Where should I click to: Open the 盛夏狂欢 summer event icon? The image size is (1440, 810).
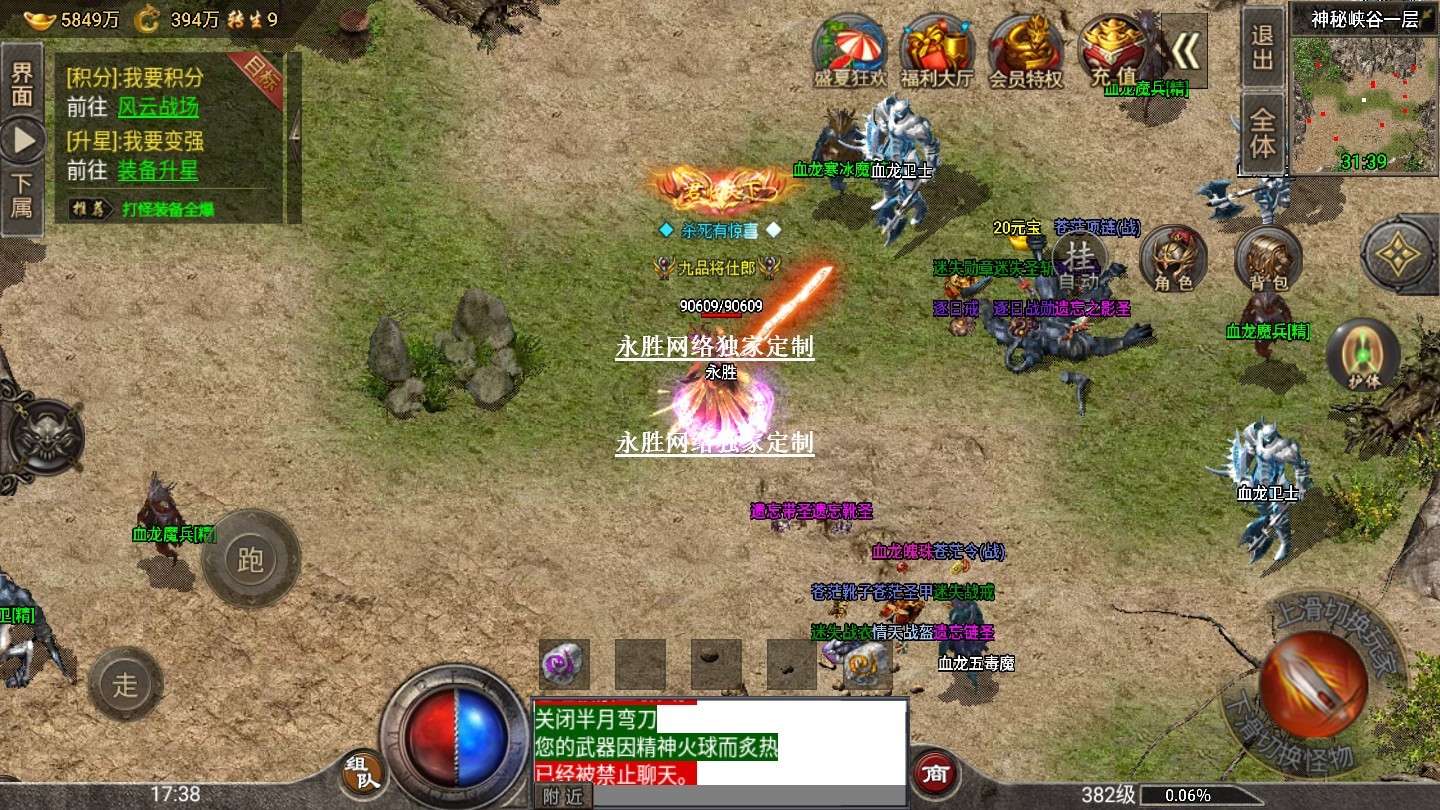point(849,50)
